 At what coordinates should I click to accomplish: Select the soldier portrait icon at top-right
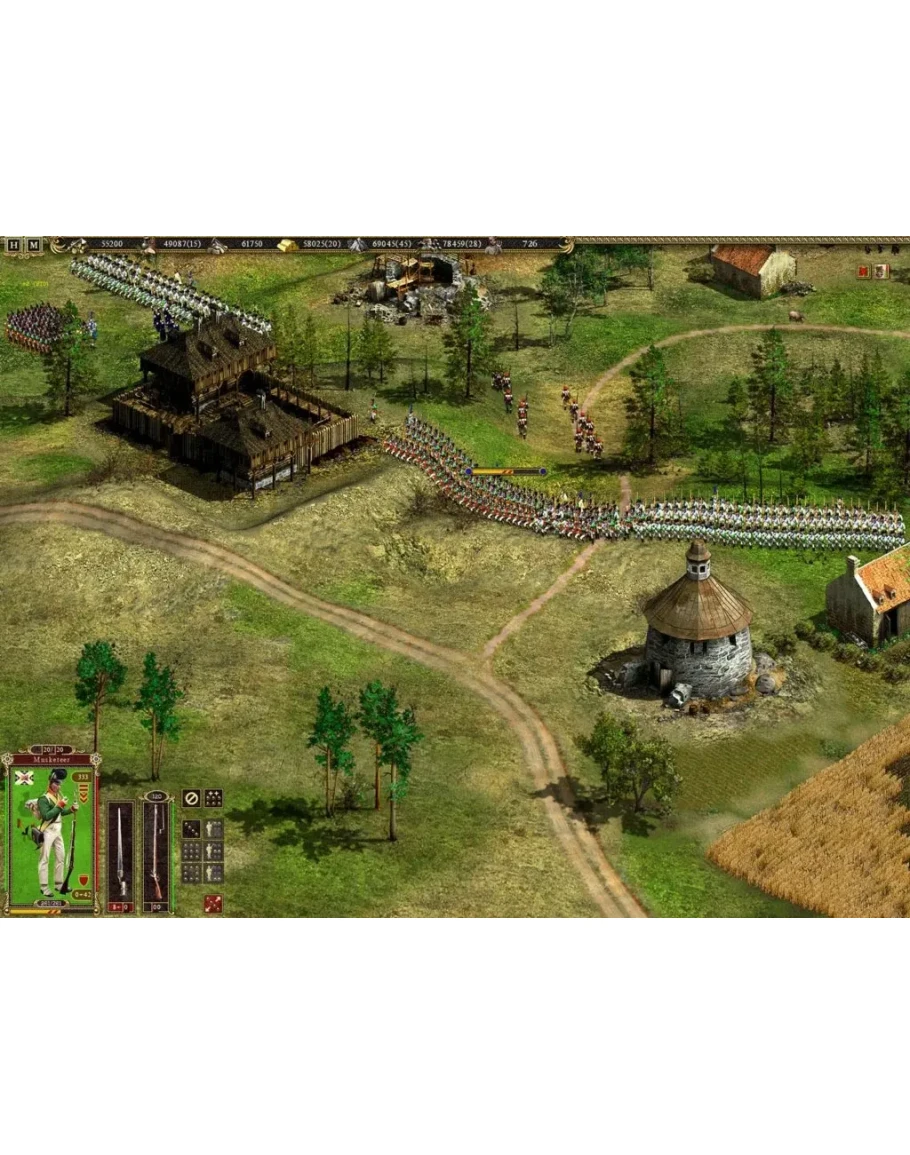pos(881,271)
